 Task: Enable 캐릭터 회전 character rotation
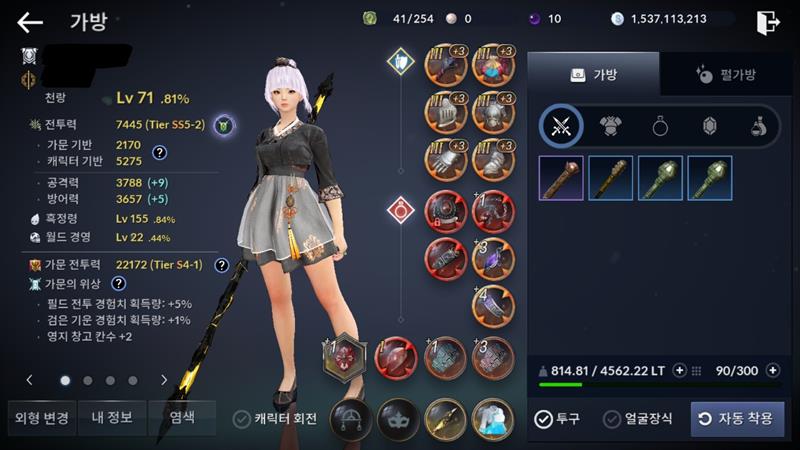point(241,419)
